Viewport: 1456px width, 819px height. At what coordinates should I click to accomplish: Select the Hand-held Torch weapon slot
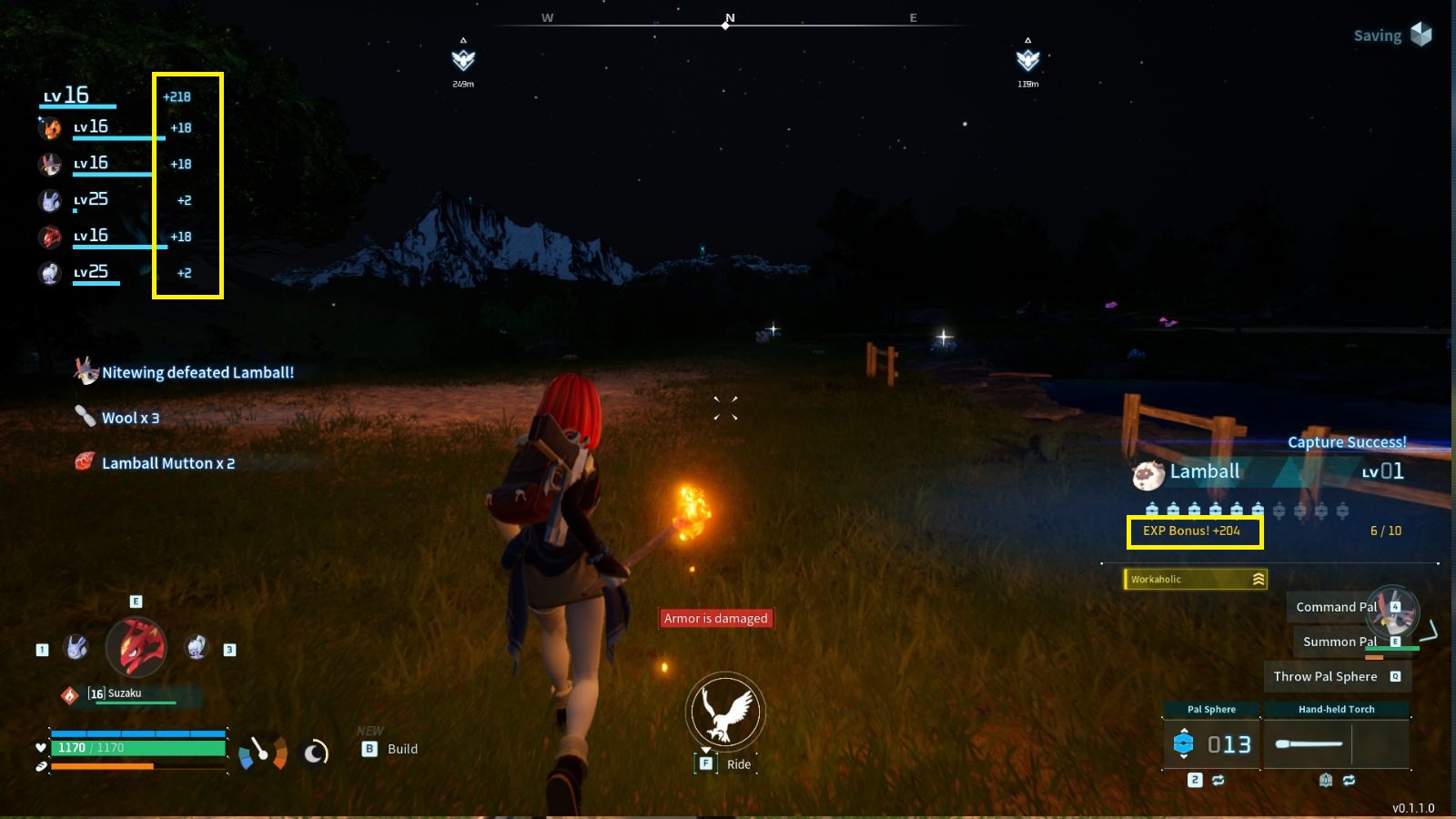pyautogui.click(x=1336, y=743)
